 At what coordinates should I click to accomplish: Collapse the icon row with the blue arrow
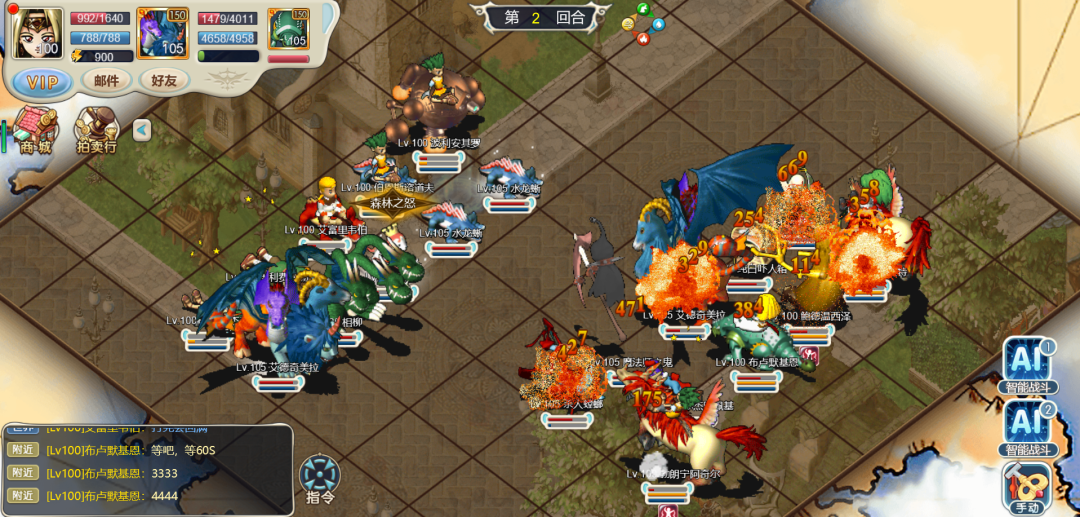(x=142, y=130)
